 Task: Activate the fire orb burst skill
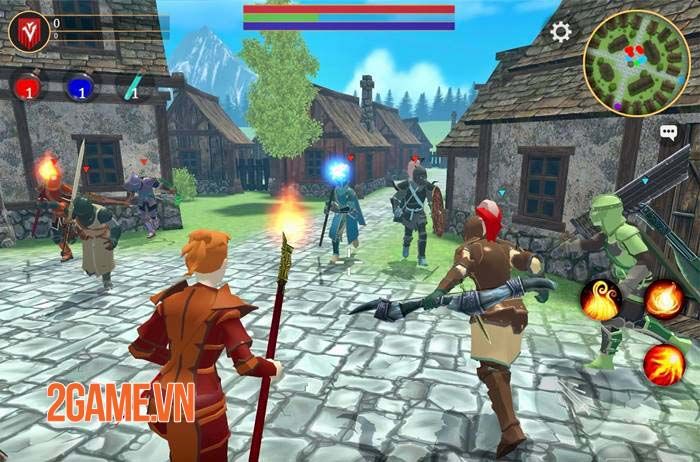pos(664,298)
